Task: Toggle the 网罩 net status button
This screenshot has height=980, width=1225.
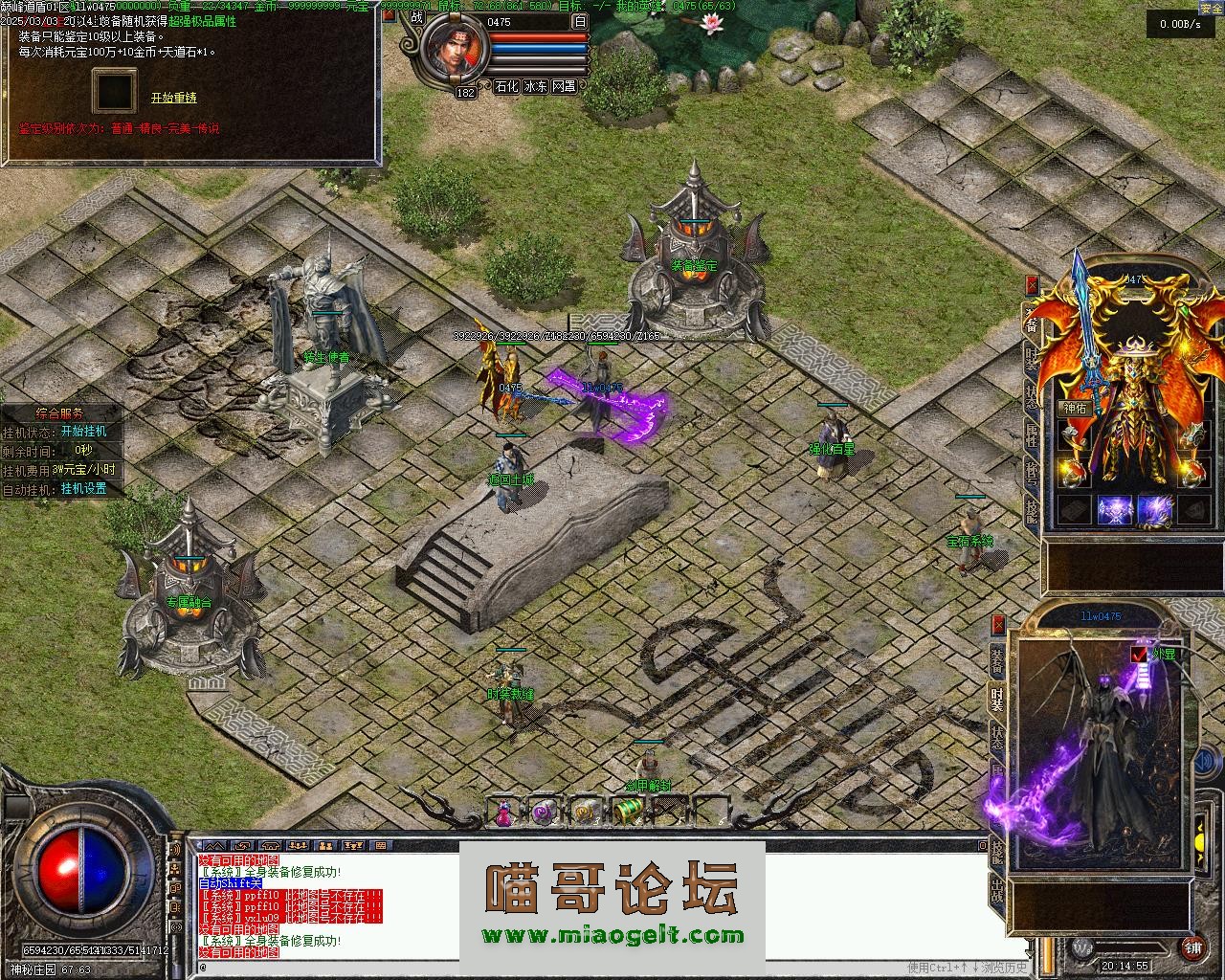Action: (565, 86)
